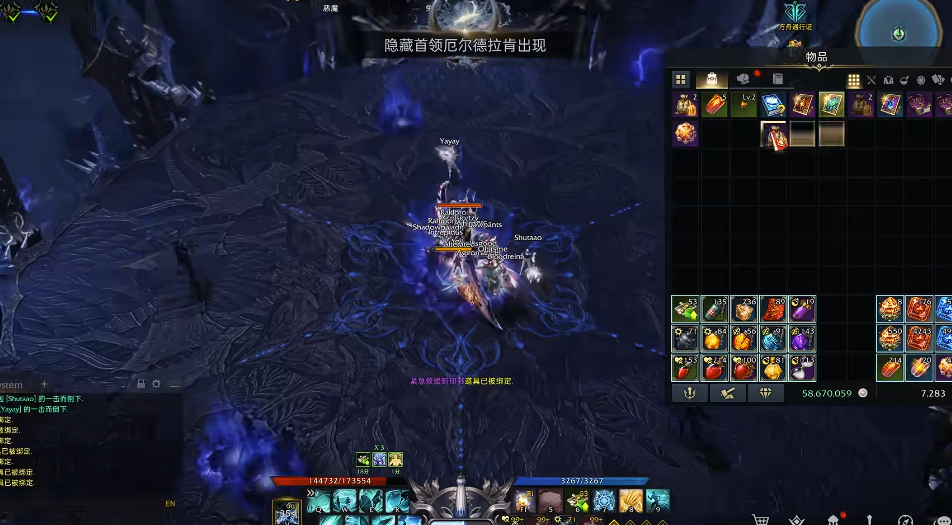Select the red ticket stack of 5
Screen dimensions: 952x525
tap(715, 105)
